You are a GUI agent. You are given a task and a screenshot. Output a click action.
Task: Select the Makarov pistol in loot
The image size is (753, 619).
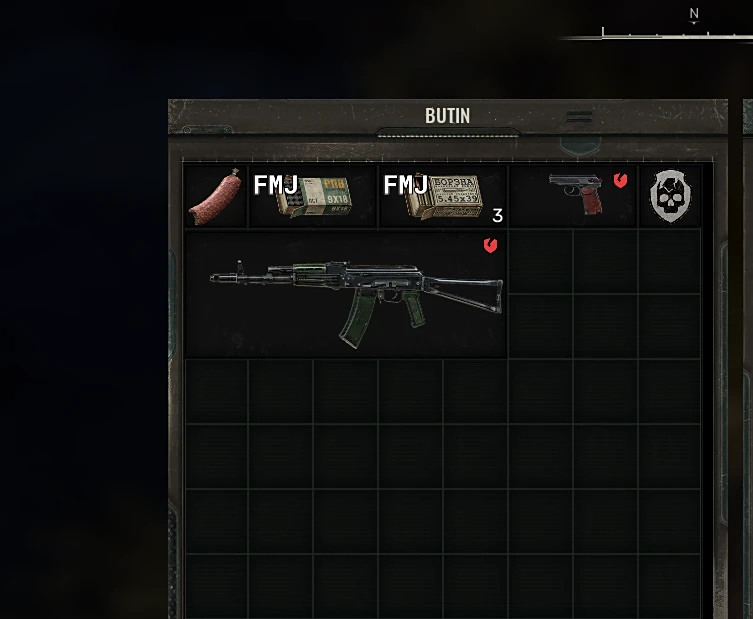click(576, 194)
